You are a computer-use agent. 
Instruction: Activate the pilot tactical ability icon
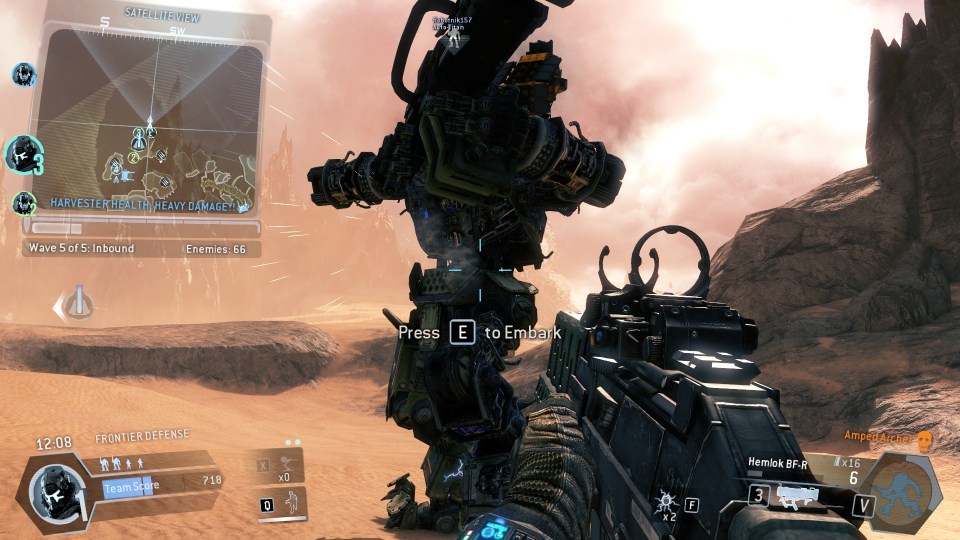tap(290, 503)
